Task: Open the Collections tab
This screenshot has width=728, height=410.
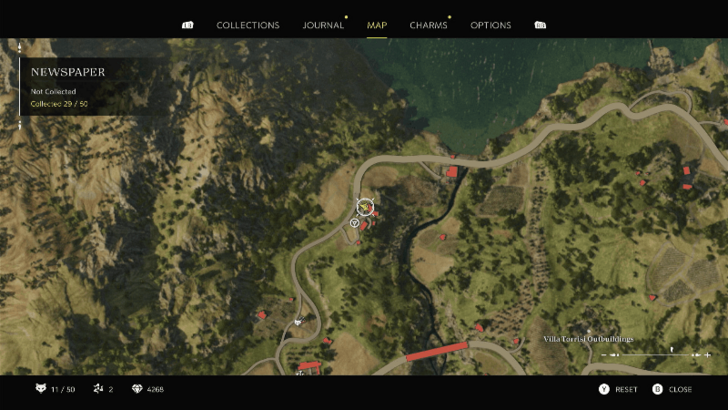Action: [x=248, y=25]
